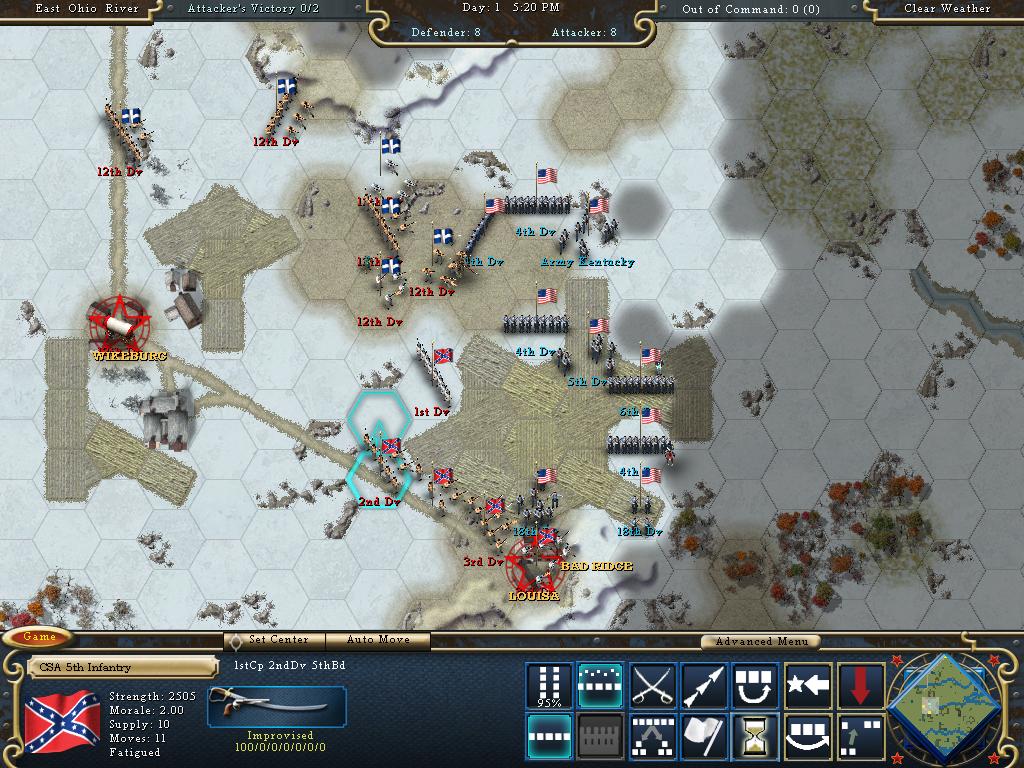Image resolution: width=1024 pixels, height=768 pixels.
Task: Select the star with left arrow command
Action: click(808, 685)
